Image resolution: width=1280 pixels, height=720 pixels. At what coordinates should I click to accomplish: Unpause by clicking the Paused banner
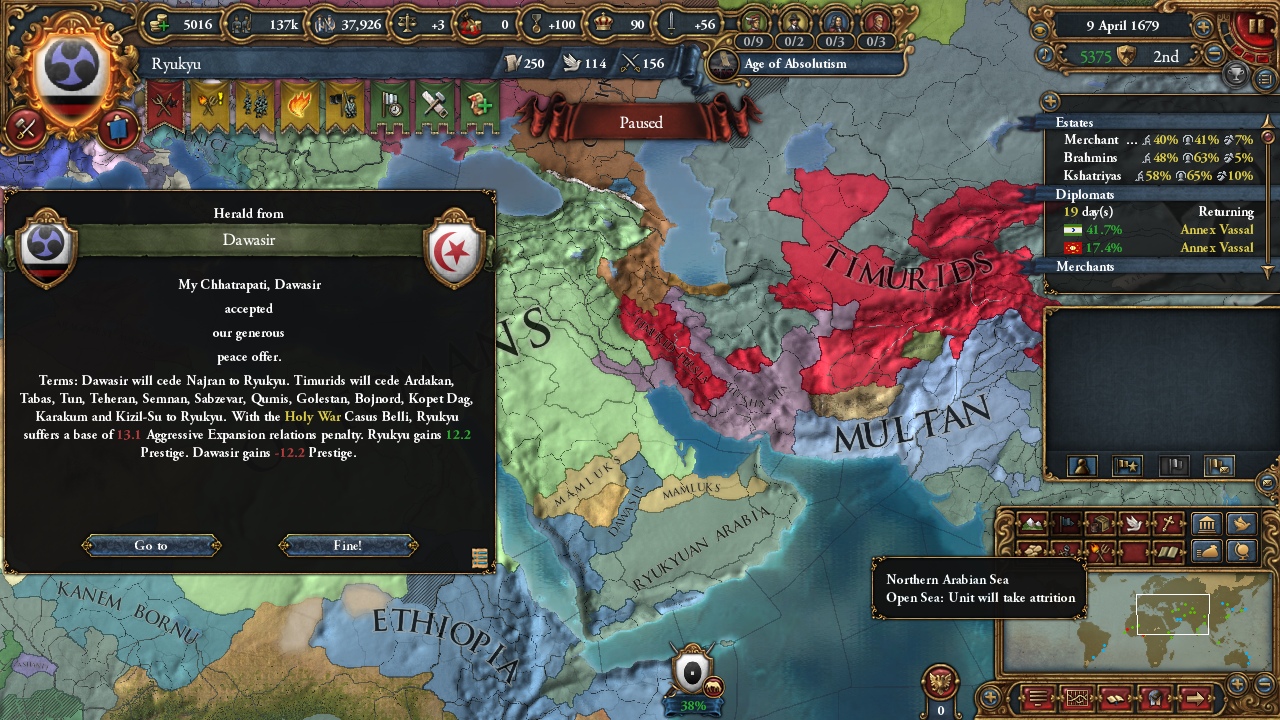pyautogui.click(x=640, y=122)
